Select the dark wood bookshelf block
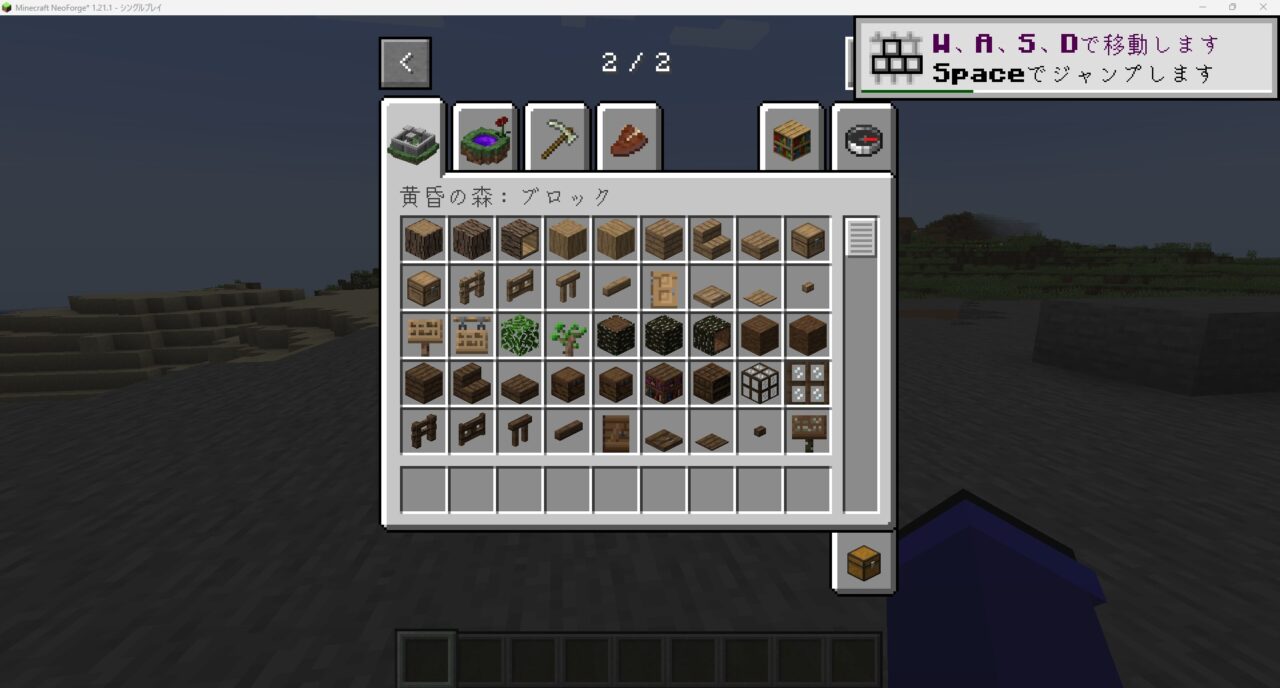The image size is (1280, 688). pyautogui.click(x=664, y=384)
